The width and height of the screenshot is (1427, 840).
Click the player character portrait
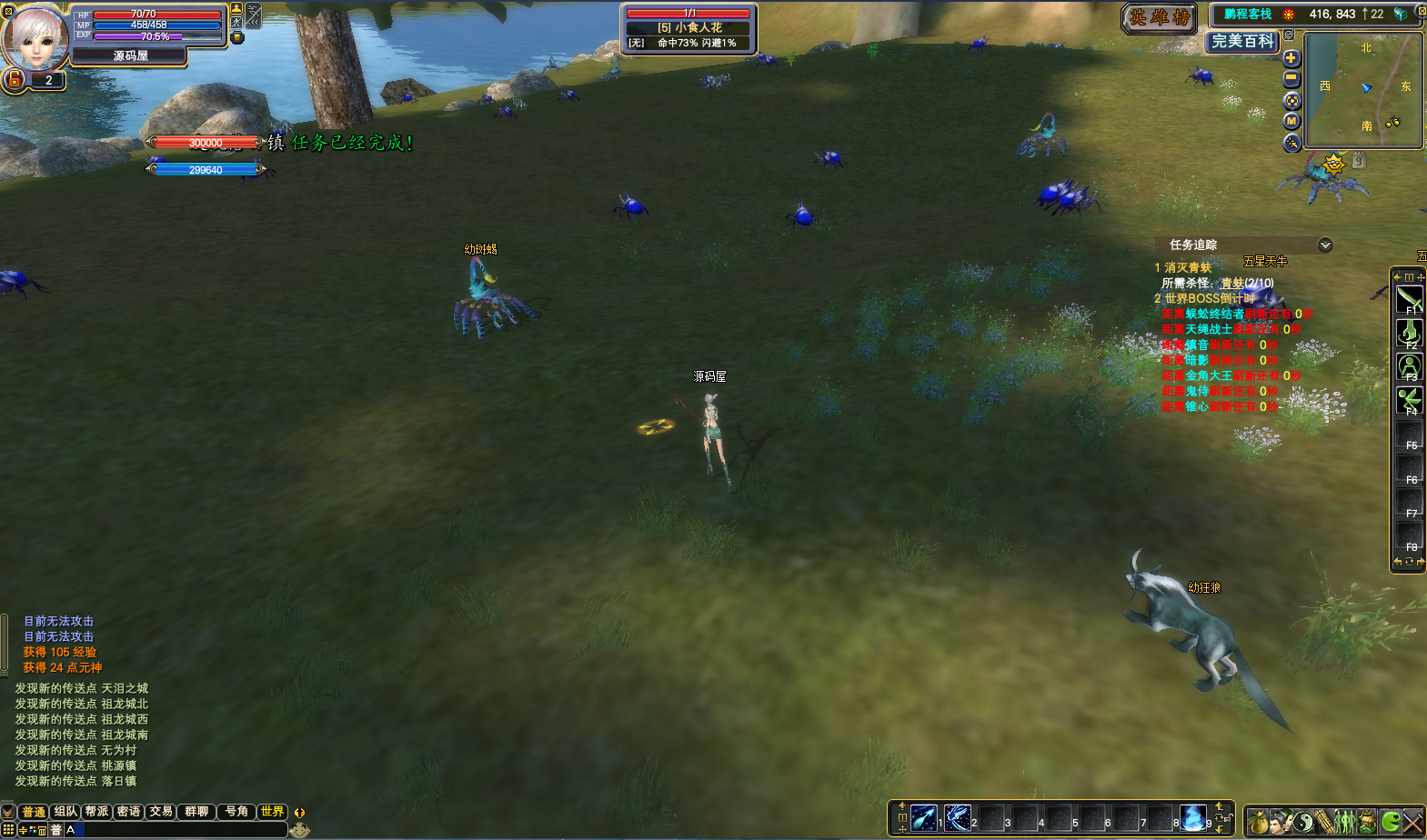point(36,38)
